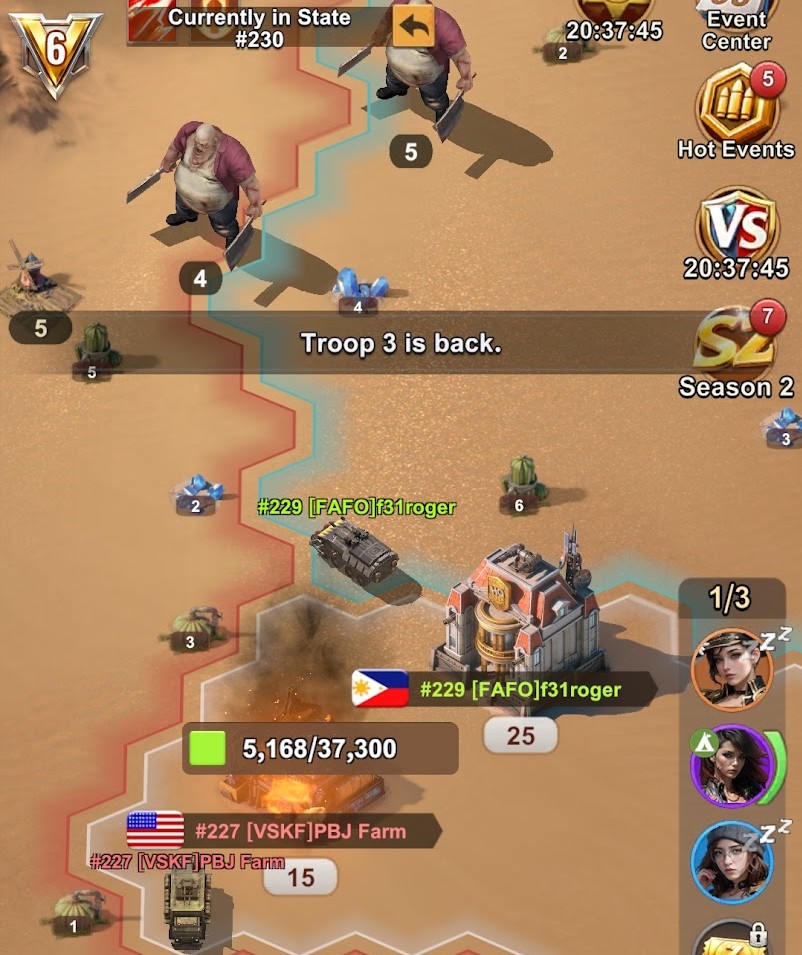This screenshot has width=802, height=955.
Task: Select the camping squad hero with purple ring
Action: point(732,766)
